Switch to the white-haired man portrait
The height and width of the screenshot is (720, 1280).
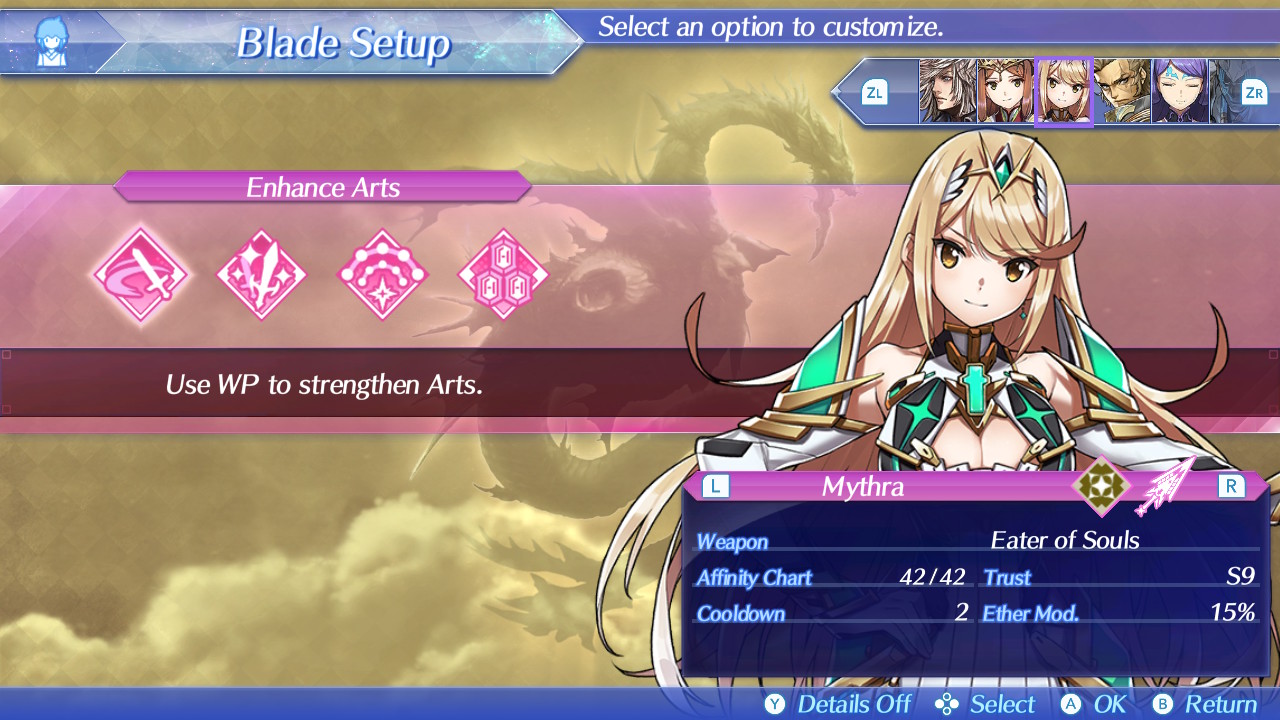coord(947,92)
